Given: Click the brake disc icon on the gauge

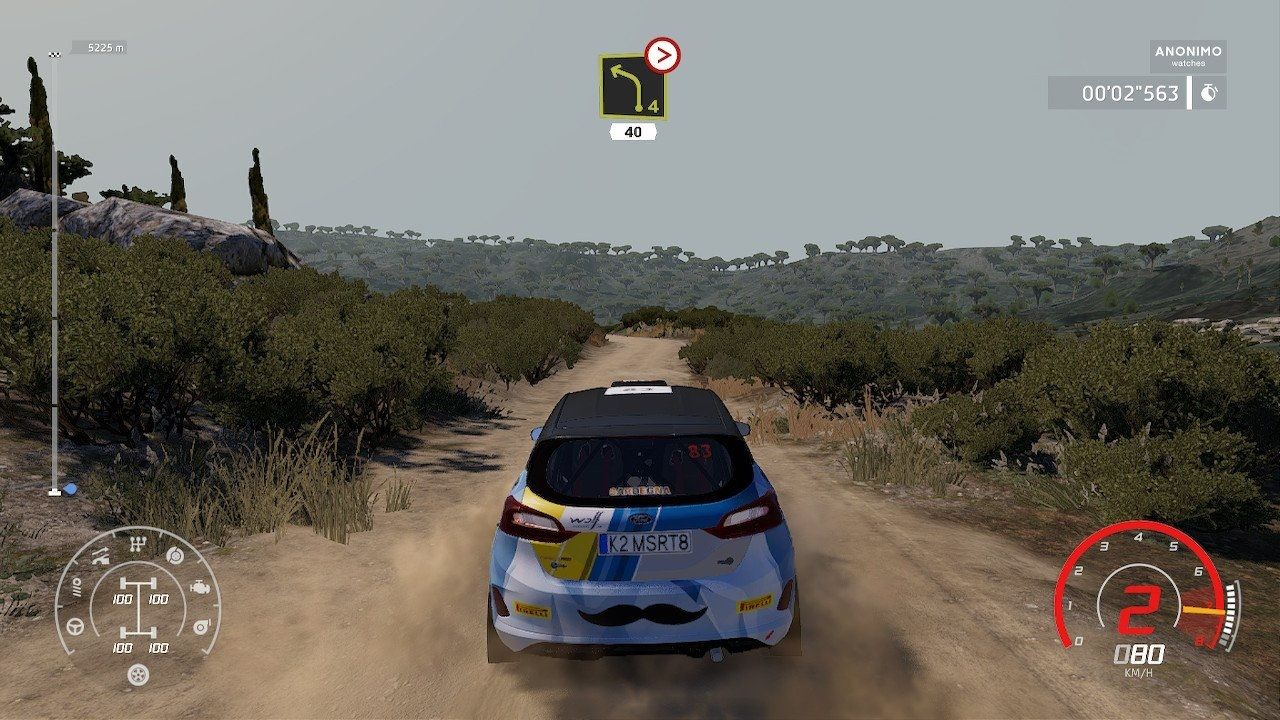Looking at the screenshot, I should 174,554.
